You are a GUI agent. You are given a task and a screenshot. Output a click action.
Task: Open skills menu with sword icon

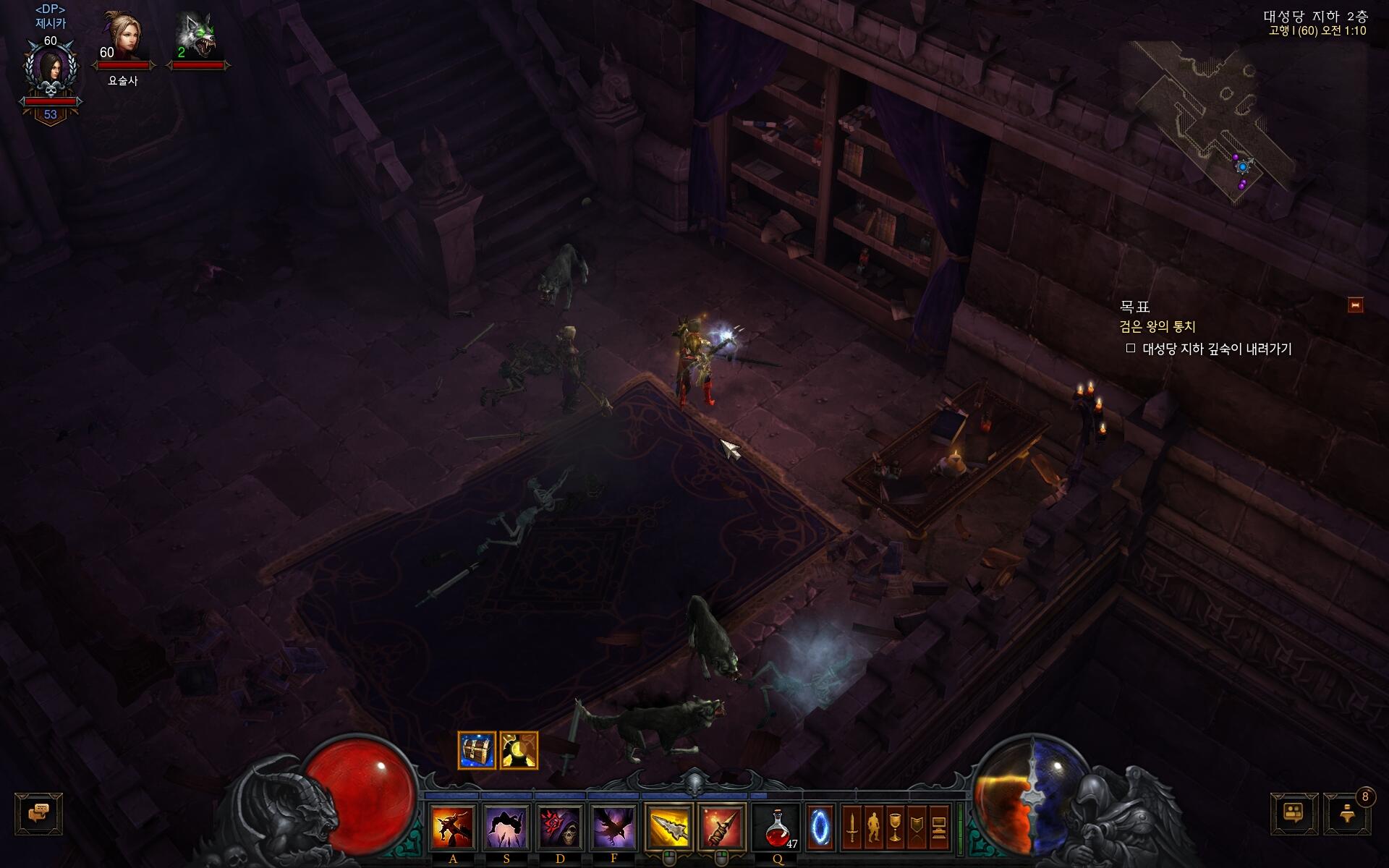[x=852, y=827]
